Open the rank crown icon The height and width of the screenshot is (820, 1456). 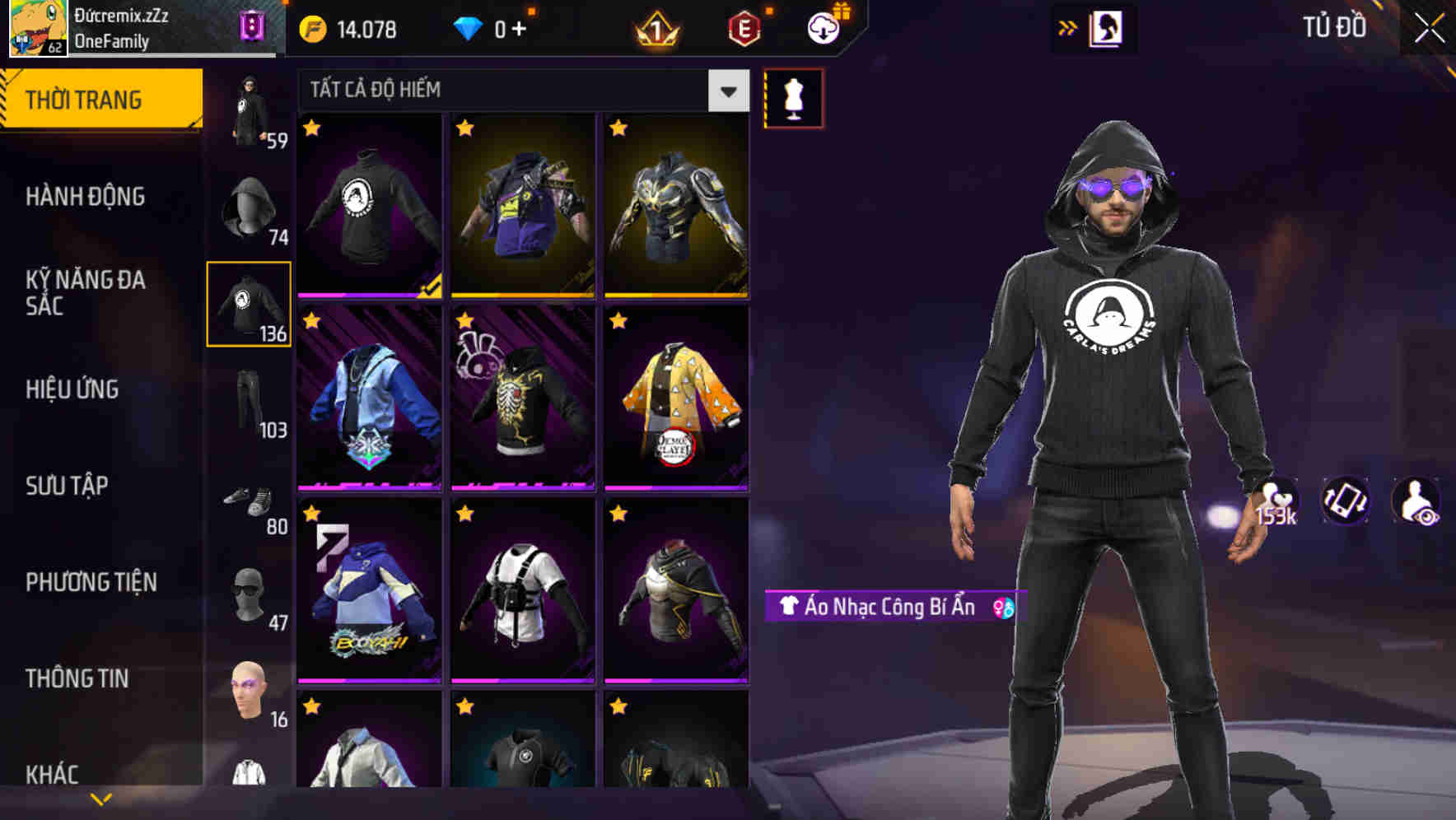point(655,27)
